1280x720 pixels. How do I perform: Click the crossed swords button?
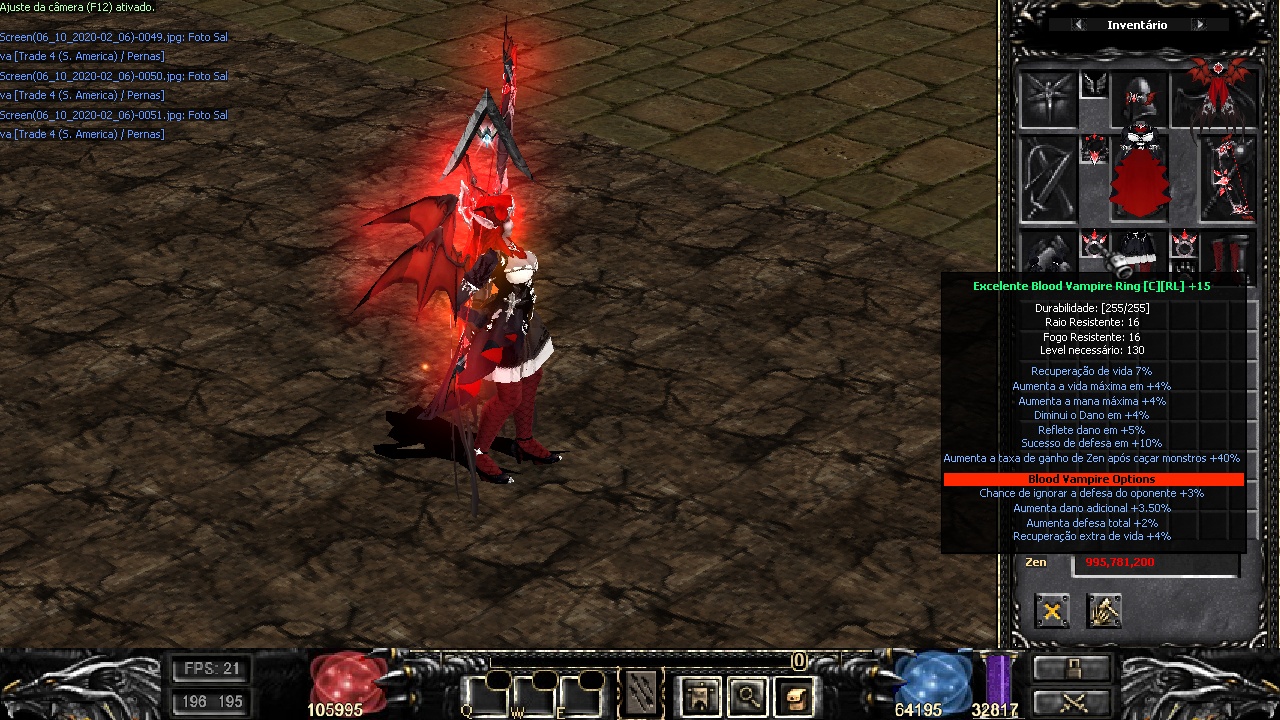pos(1072,702)
